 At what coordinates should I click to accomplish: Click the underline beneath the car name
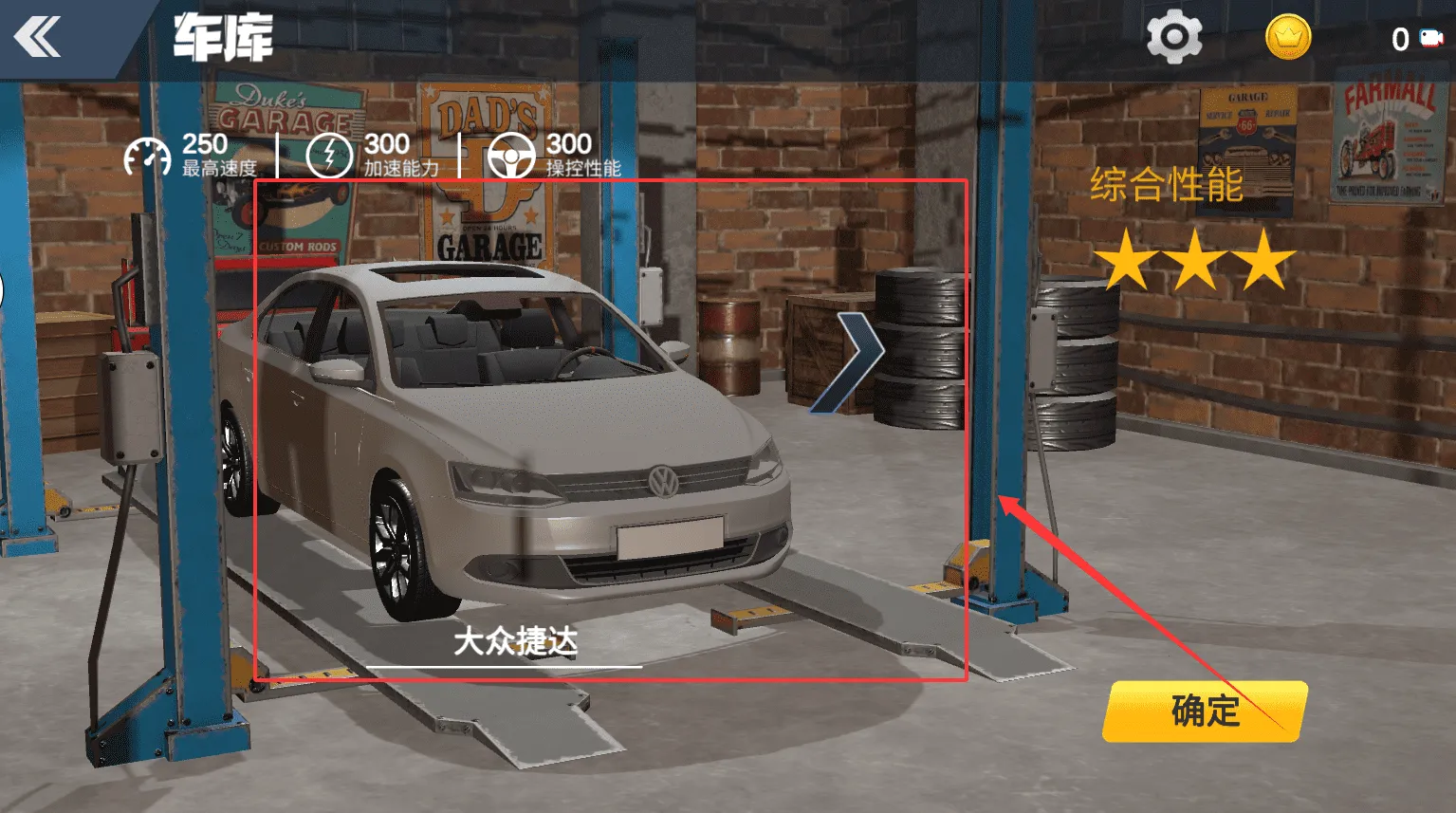click(512, 667)
